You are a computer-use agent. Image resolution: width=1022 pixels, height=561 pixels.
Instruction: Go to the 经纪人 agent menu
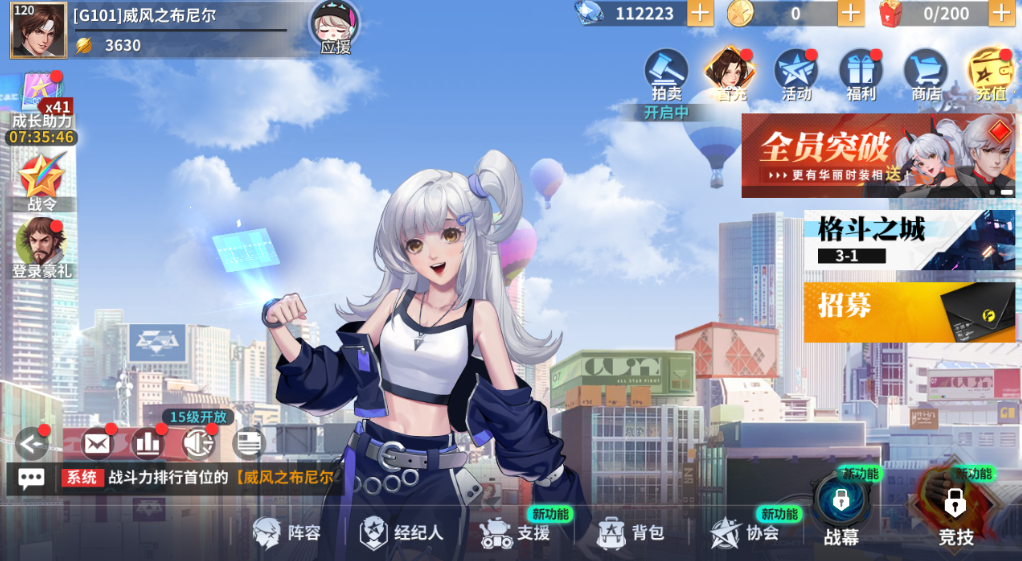click(x=402, y=533)
